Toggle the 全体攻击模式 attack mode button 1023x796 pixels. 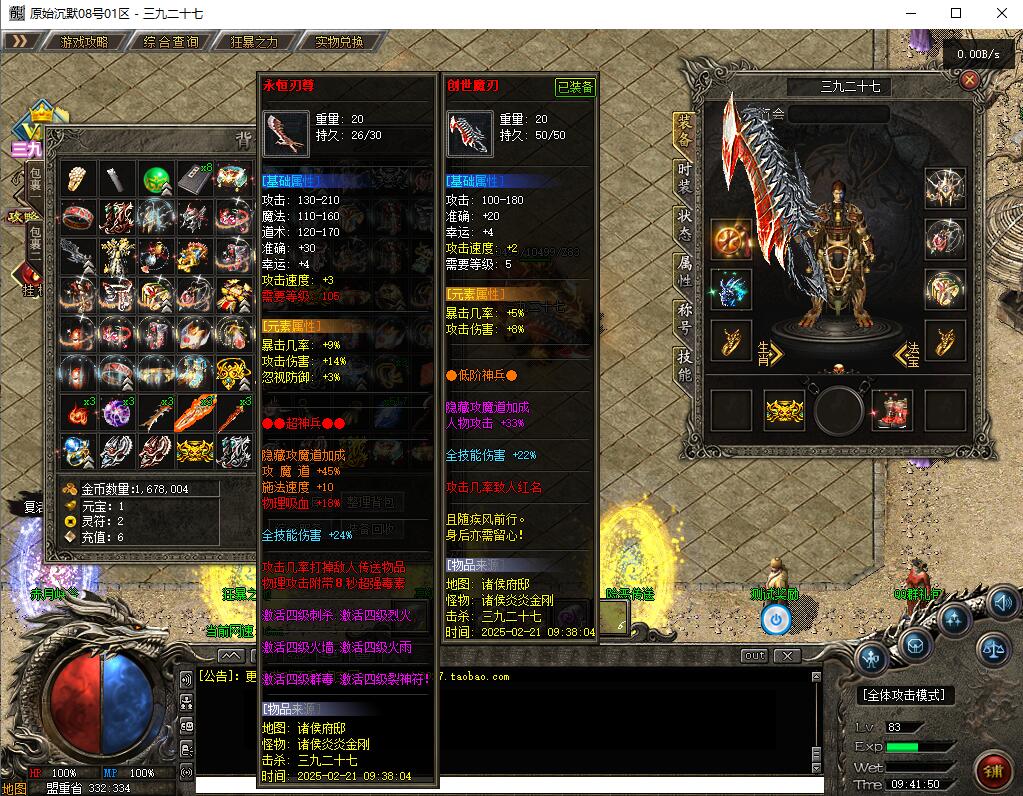coord(907,695)
